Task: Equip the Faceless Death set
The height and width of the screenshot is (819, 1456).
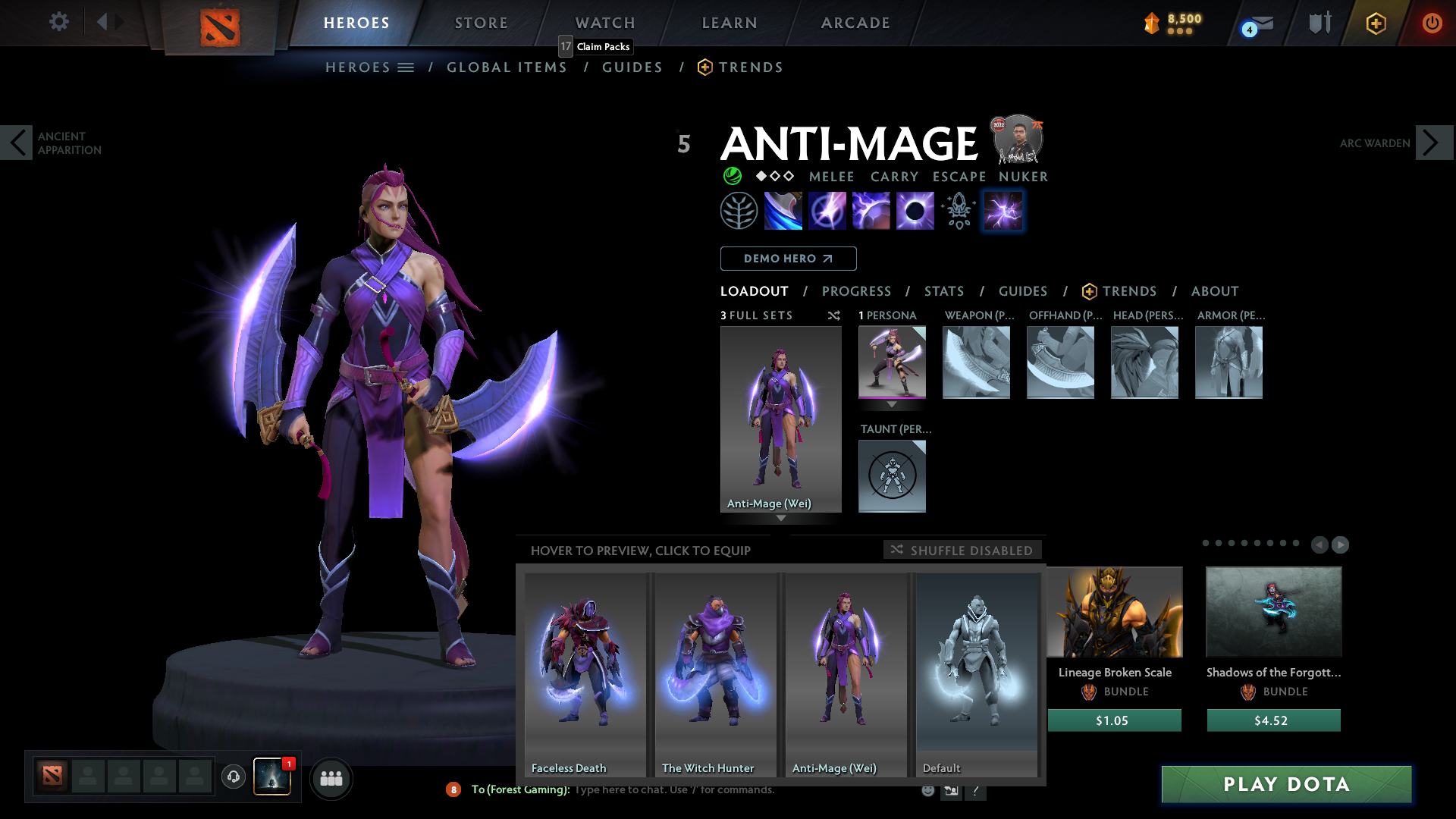Action: pyautogui.click(x=585, y=674)
